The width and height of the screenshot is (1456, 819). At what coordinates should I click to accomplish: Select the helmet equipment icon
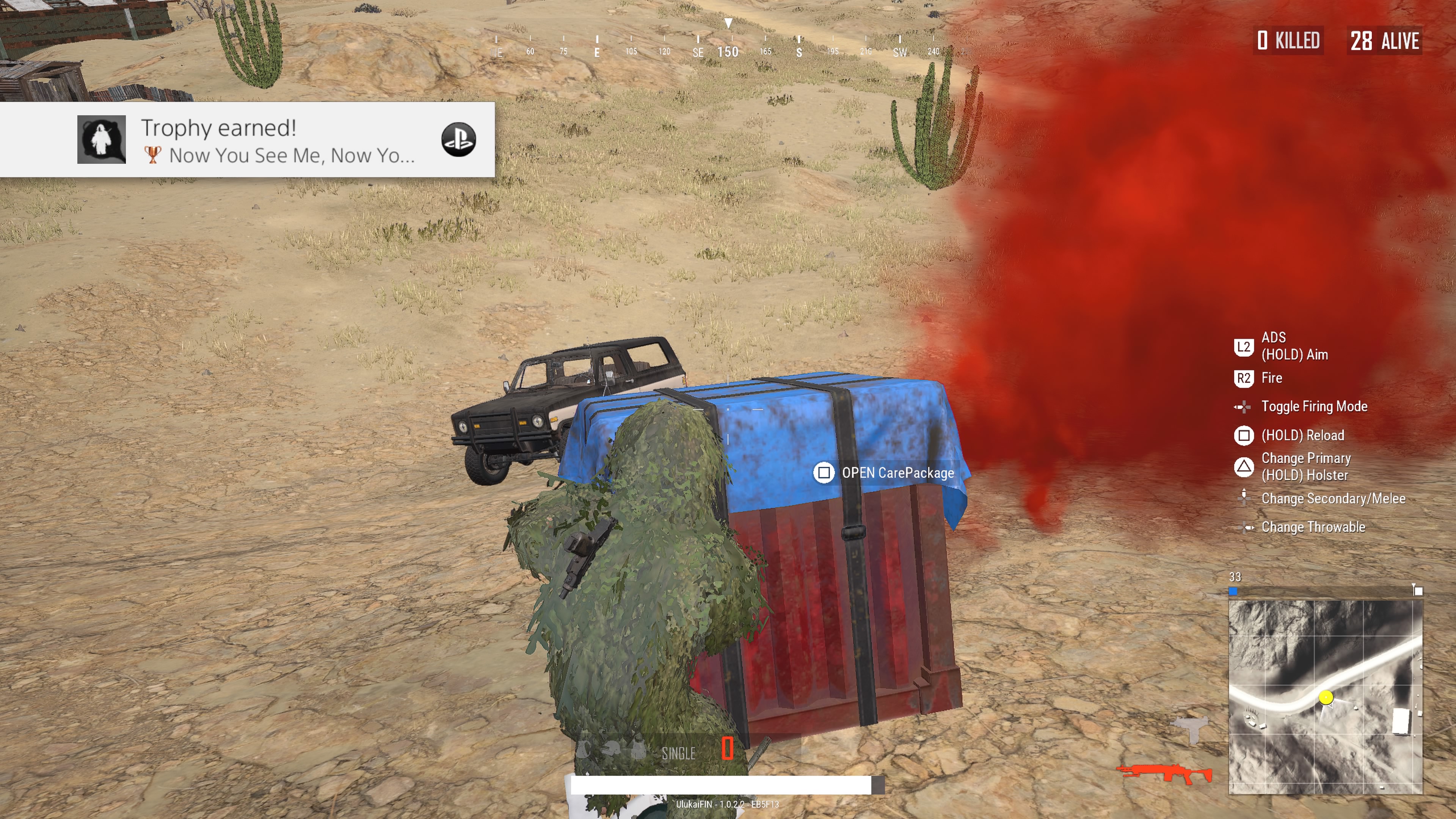[612, 750]
